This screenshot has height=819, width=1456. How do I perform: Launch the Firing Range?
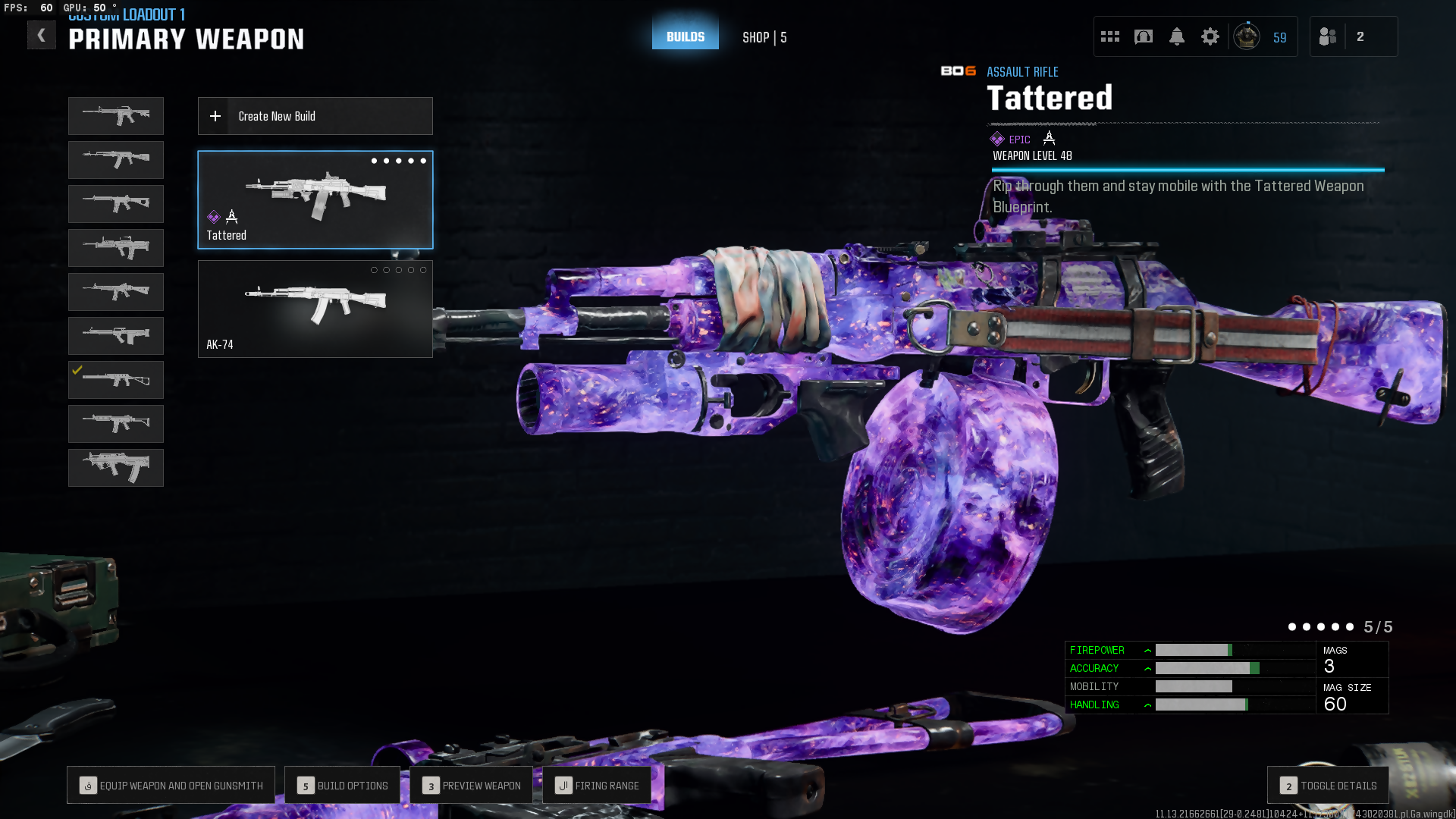(597, 786)
